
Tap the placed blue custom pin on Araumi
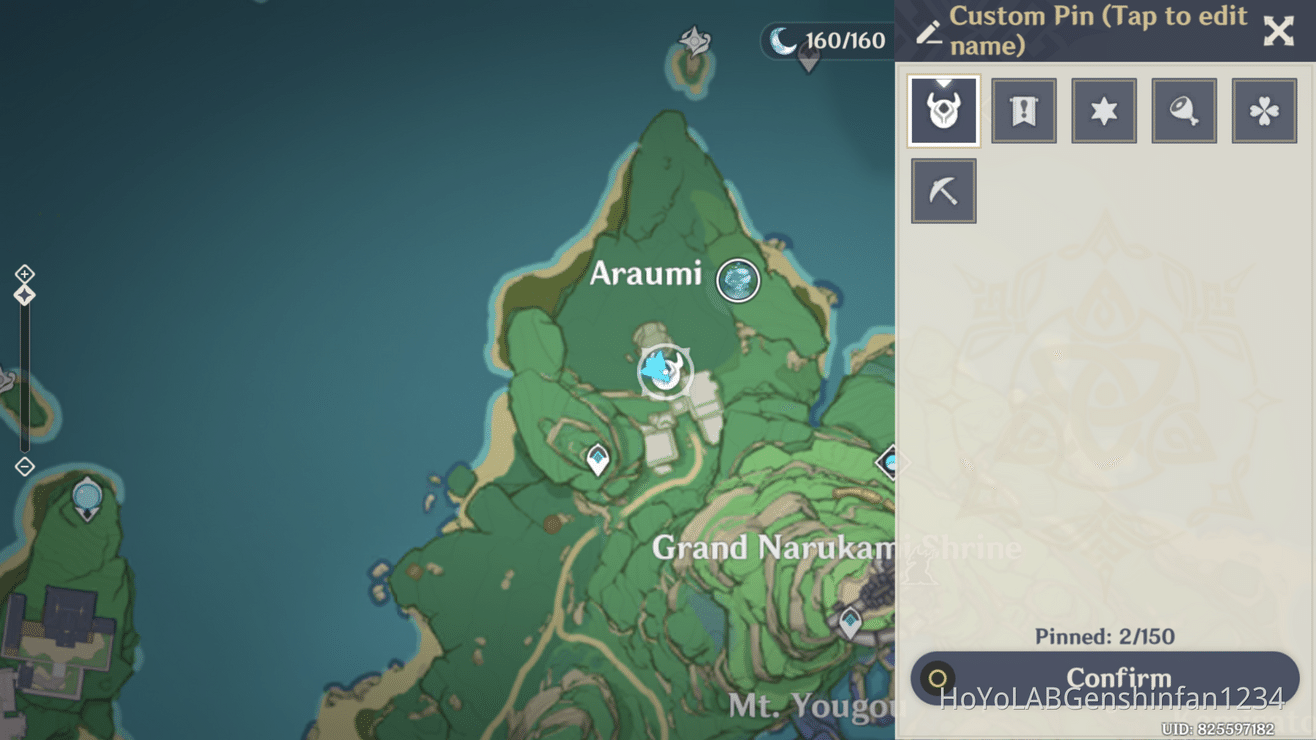[662, 370]
